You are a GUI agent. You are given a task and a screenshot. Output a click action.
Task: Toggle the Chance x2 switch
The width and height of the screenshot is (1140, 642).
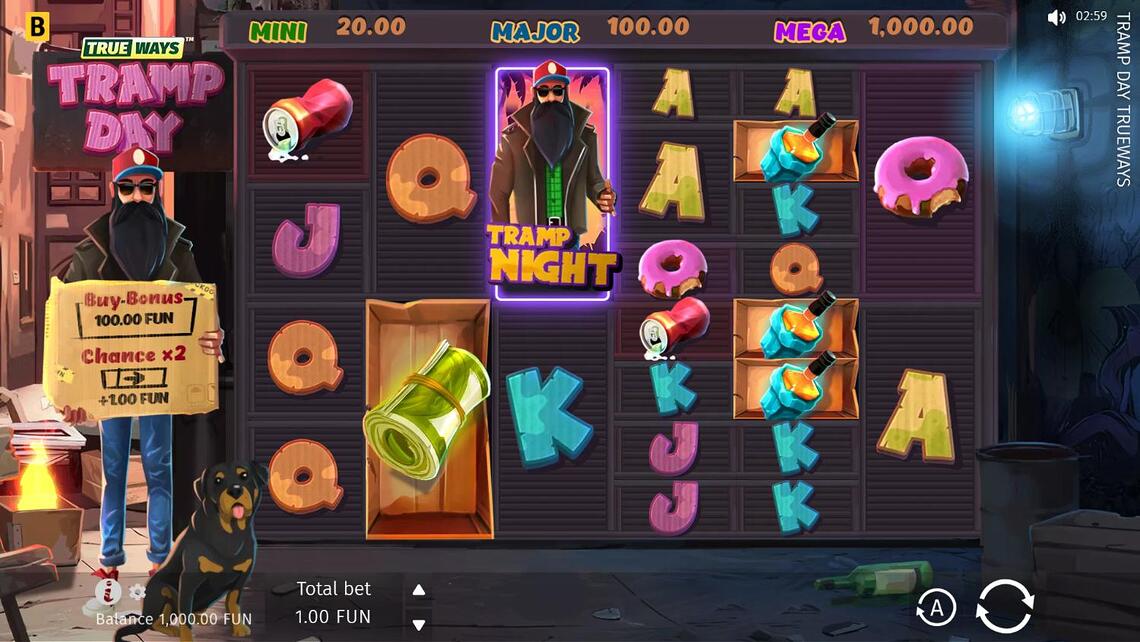click(133, 379)
